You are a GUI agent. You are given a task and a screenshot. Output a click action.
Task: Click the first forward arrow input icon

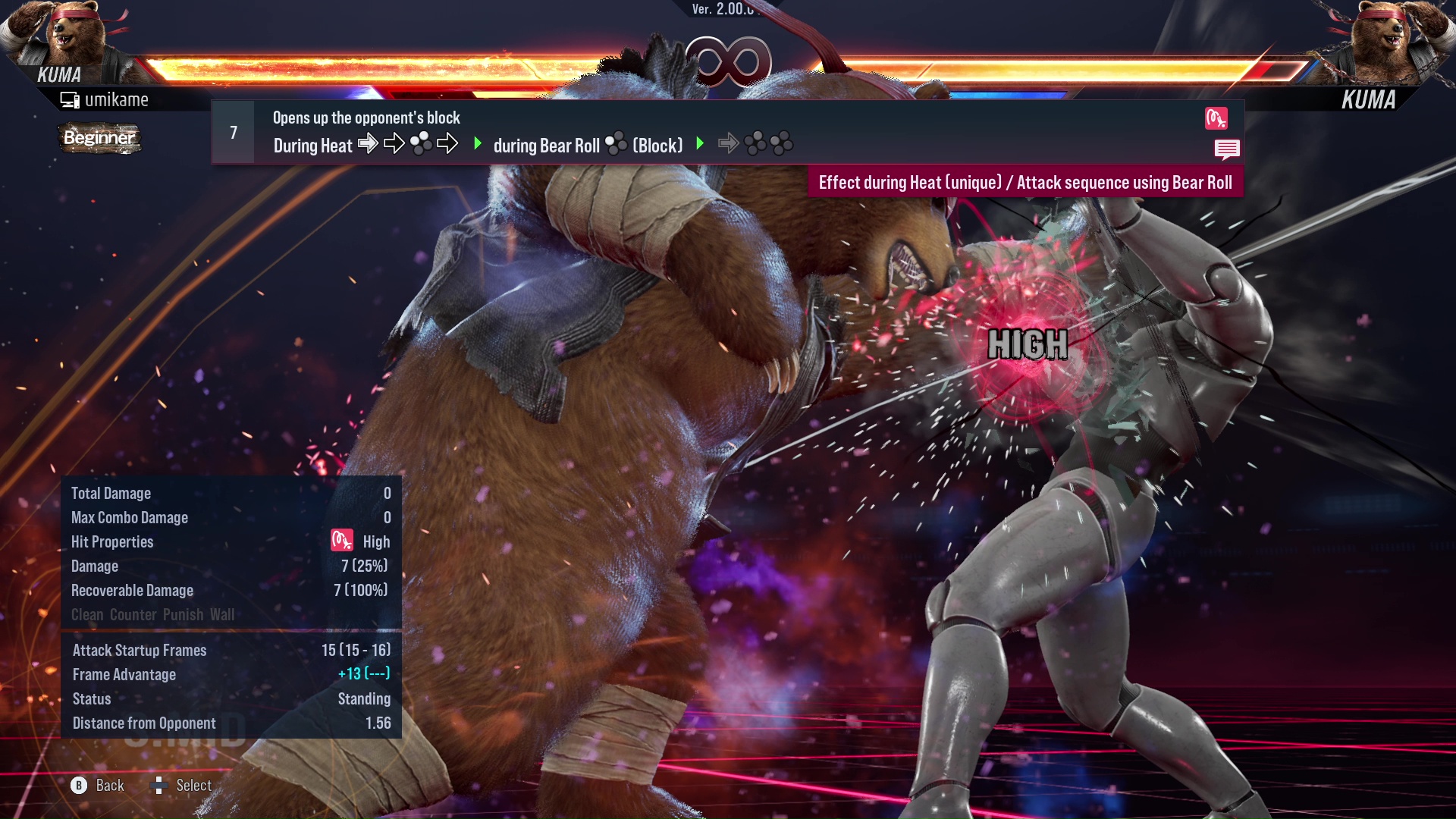369,144
